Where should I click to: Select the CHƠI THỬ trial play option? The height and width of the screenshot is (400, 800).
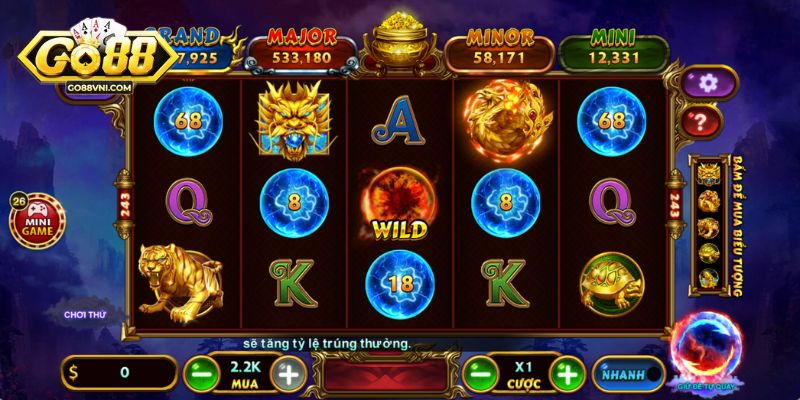[85, 314]
